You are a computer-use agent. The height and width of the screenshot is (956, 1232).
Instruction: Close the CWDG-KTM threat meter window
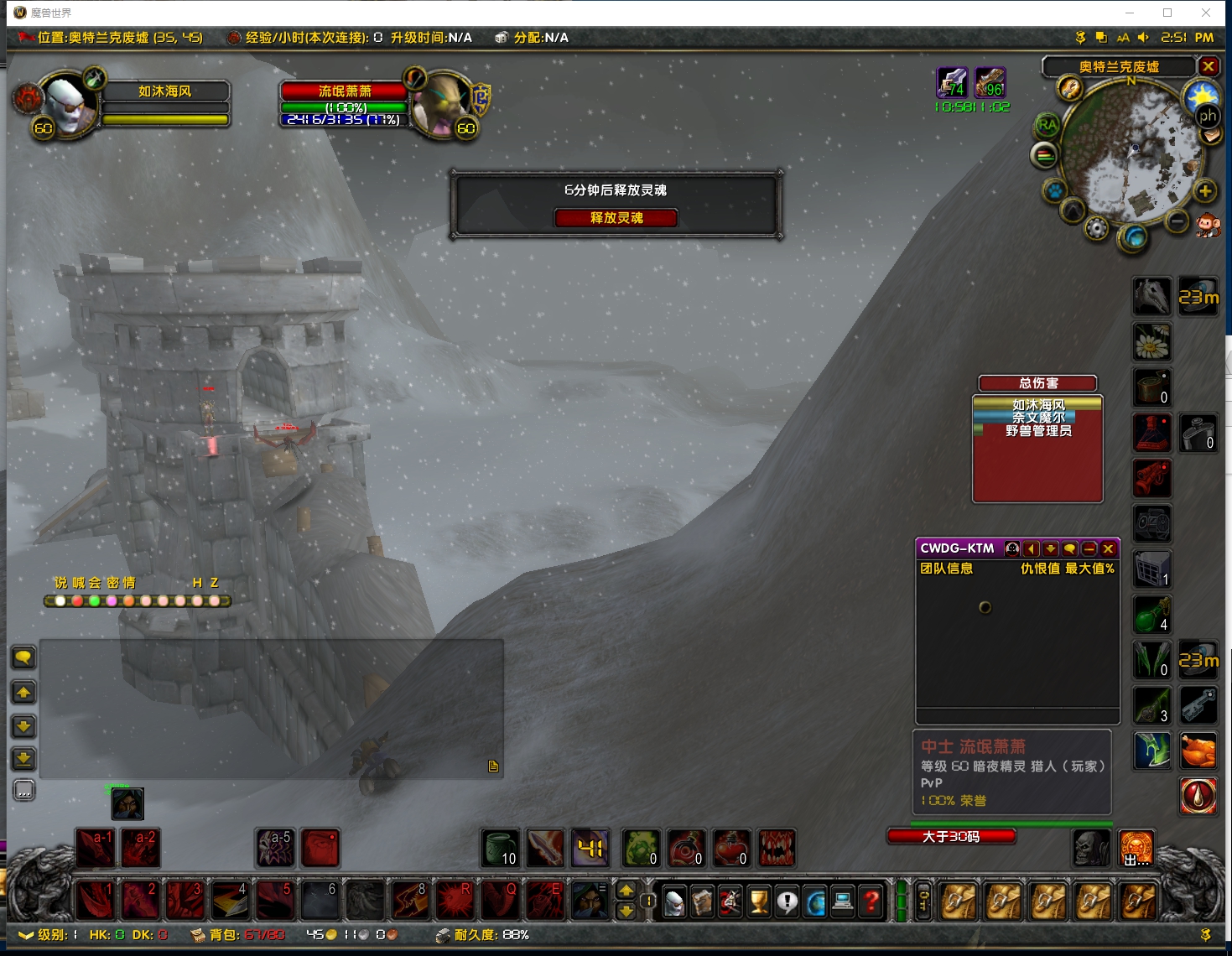1109,548
